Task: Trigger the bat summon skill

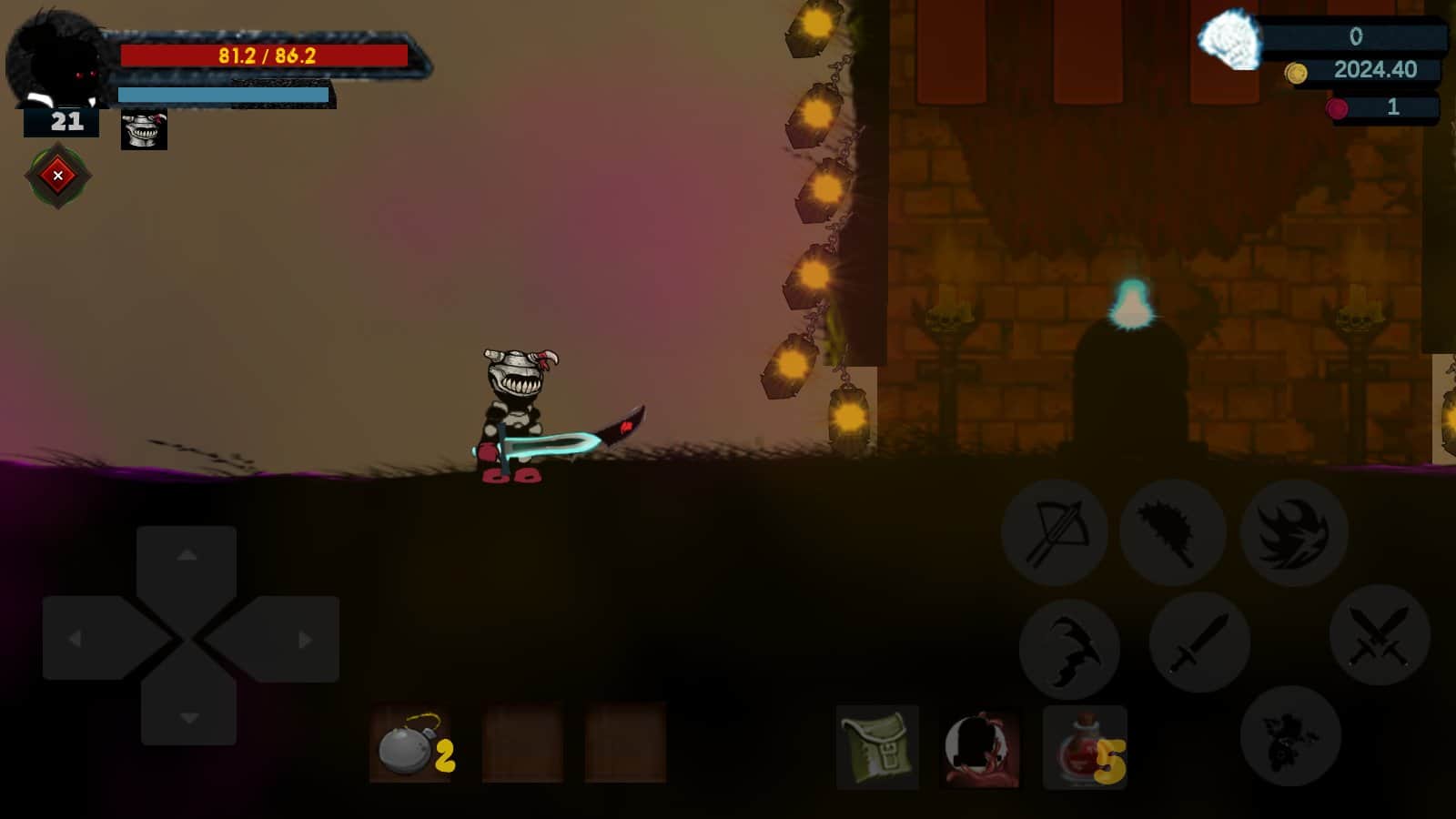Action: 1071,648
